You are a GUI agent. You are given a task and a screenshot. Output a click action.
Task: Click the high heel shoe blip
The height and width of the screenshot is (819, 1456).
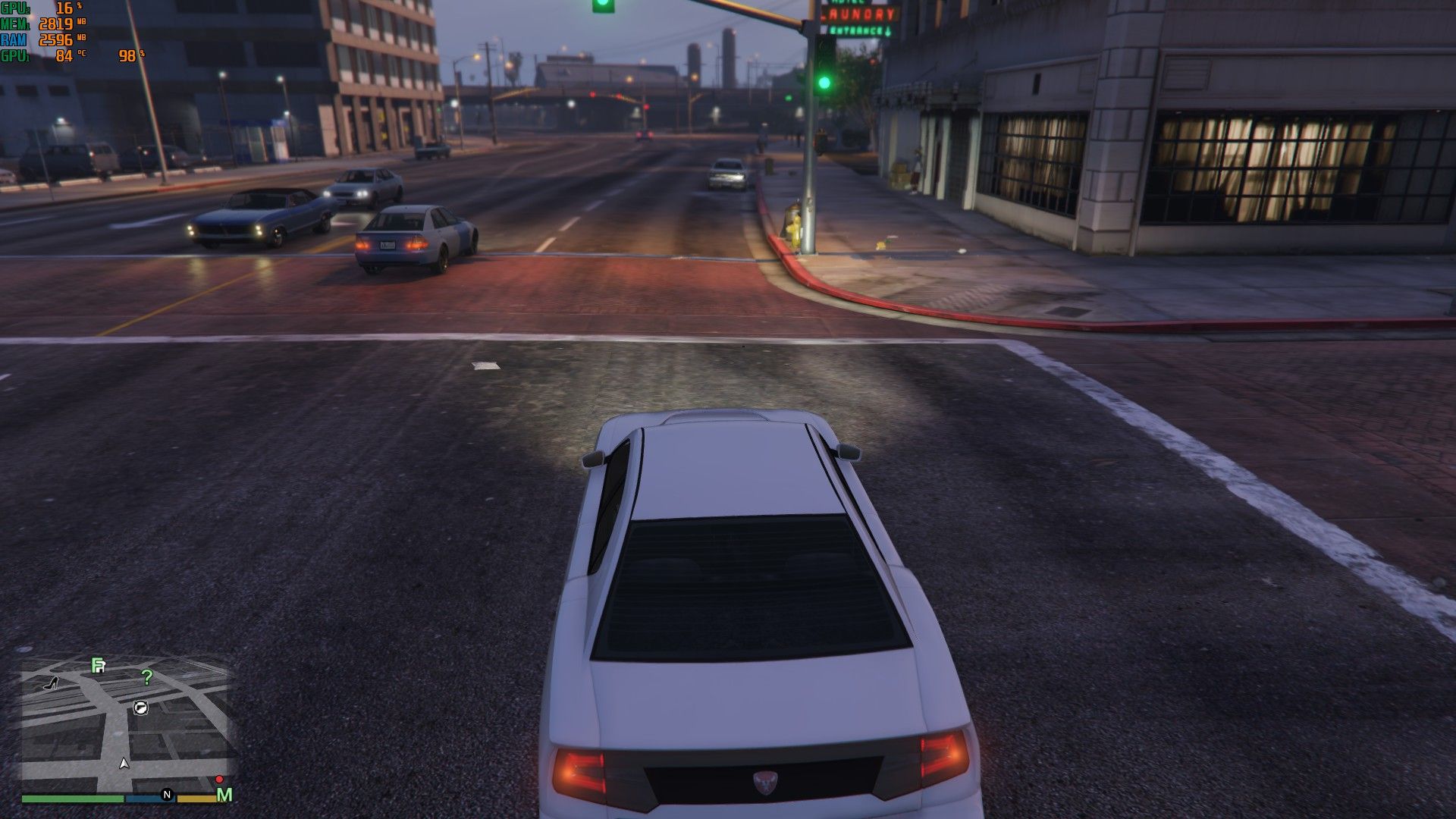[52, 683]
